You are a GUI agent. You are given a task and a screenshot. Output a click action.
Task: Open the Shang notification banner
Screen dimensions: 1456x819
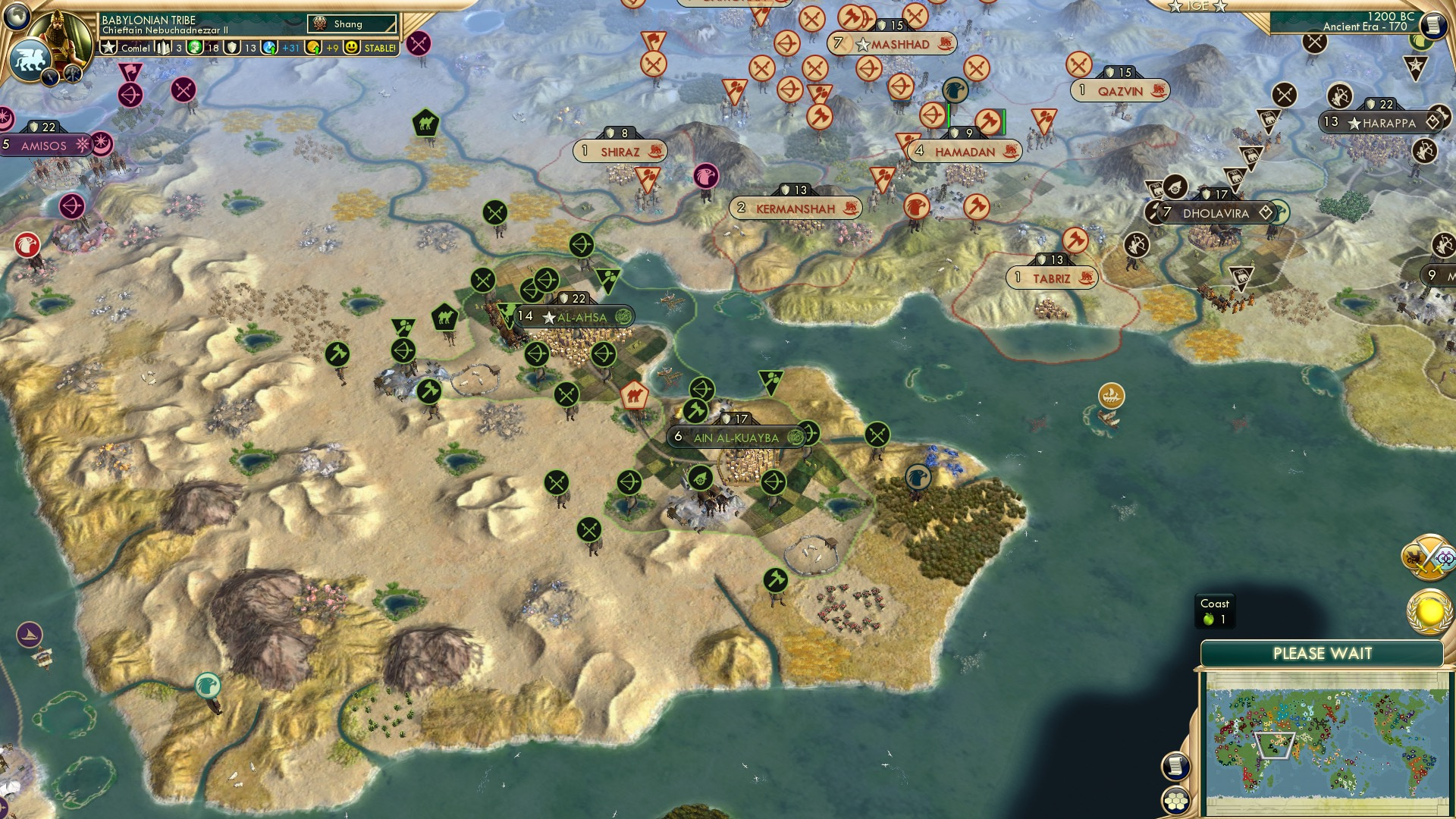tap(352, 24)
